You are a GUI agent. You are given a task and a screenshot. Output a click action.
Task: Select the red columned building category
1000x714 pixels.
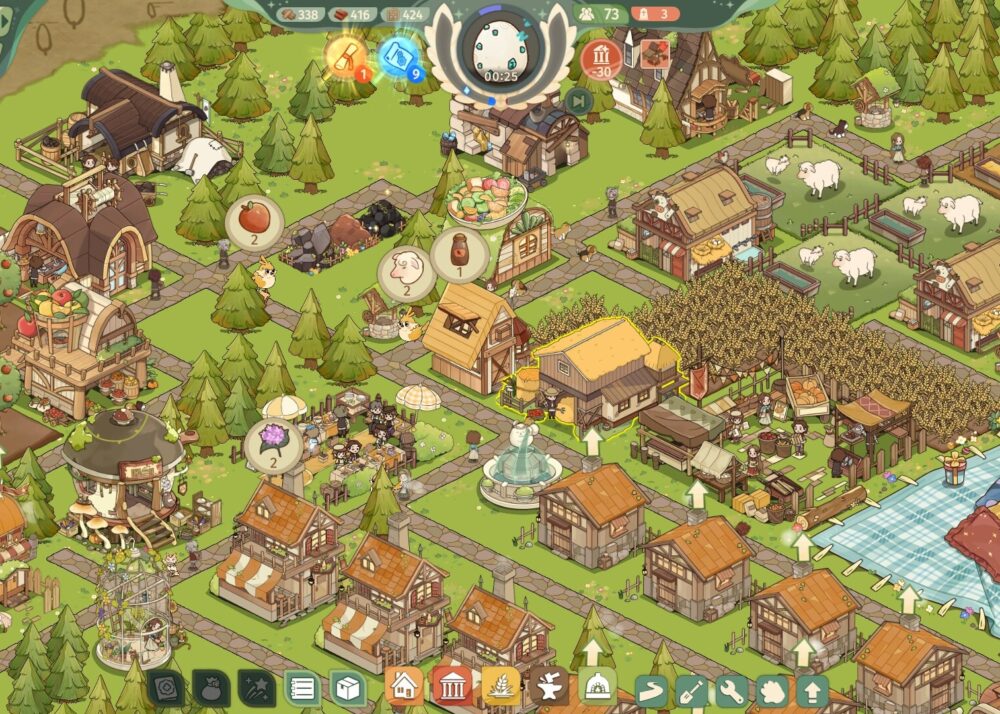click(452, 687)
